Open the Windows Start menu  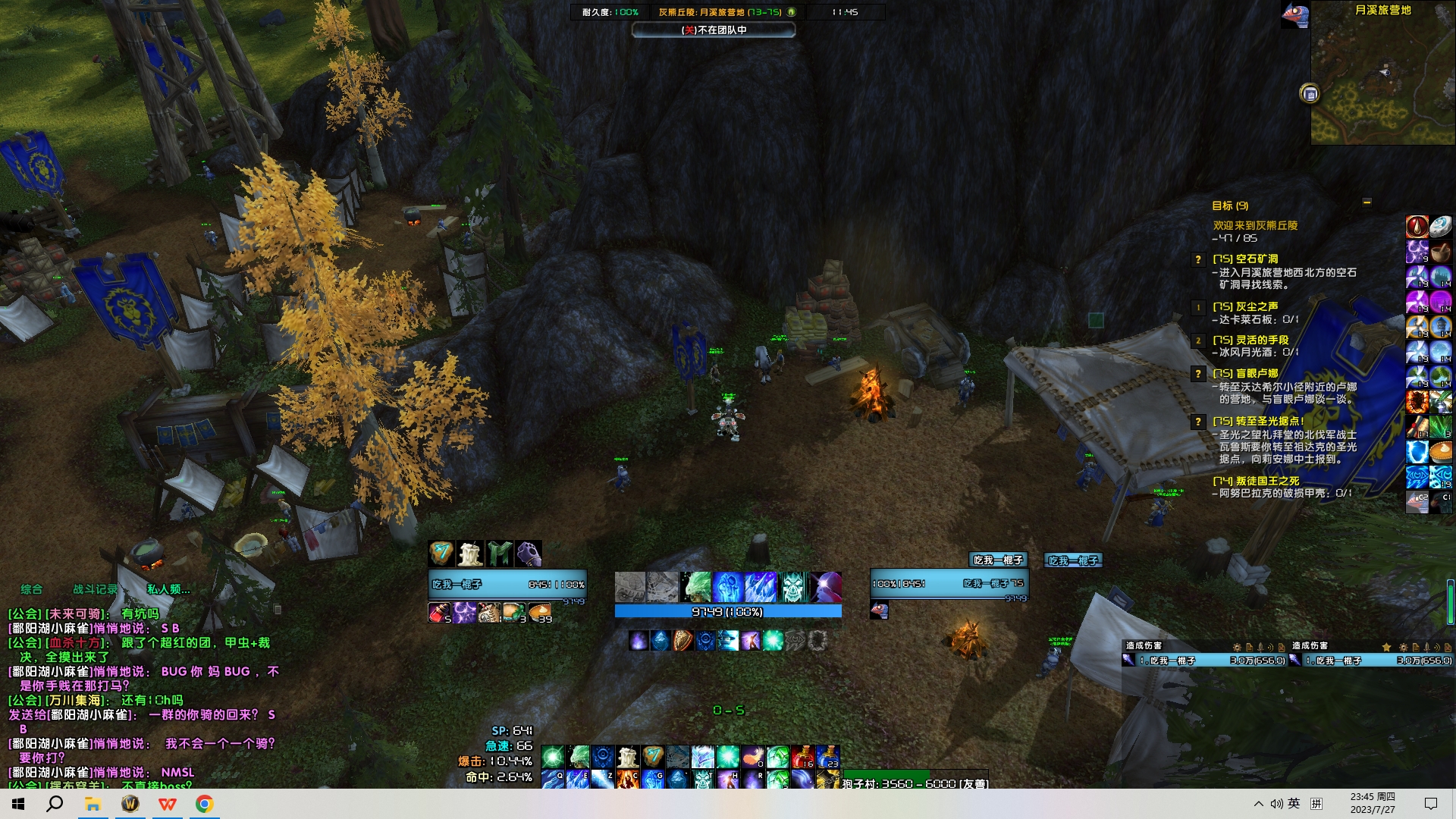click(18, 804)
